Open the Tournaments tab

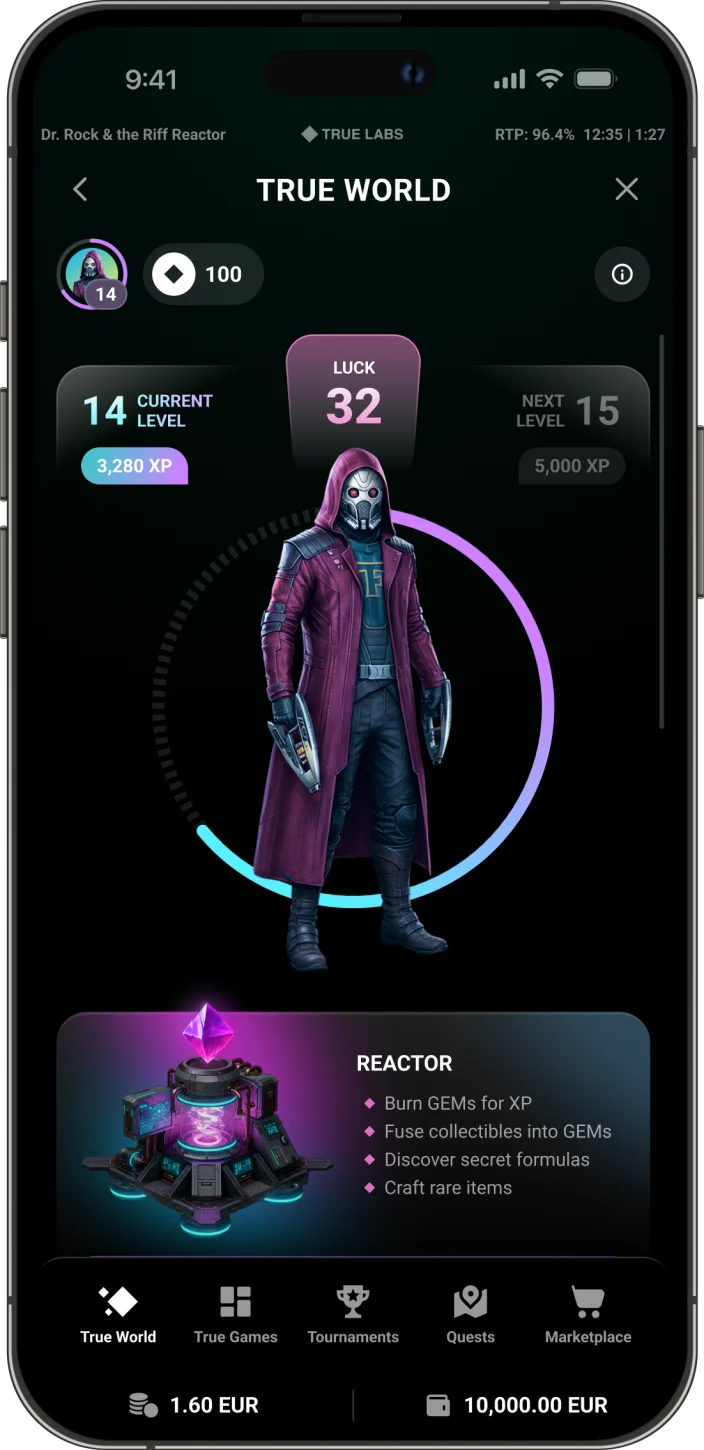pyautogui.click(x=353, y=1315)
